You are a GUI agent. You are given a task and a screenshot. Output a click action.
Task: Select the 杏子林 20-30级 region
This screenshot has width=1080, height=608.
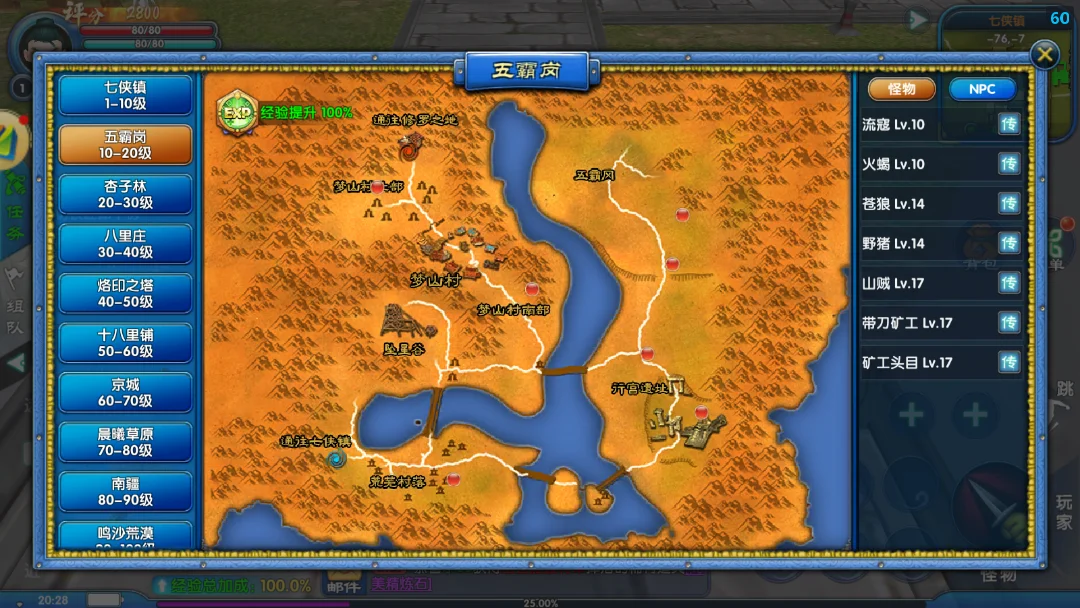click(125, 194)
